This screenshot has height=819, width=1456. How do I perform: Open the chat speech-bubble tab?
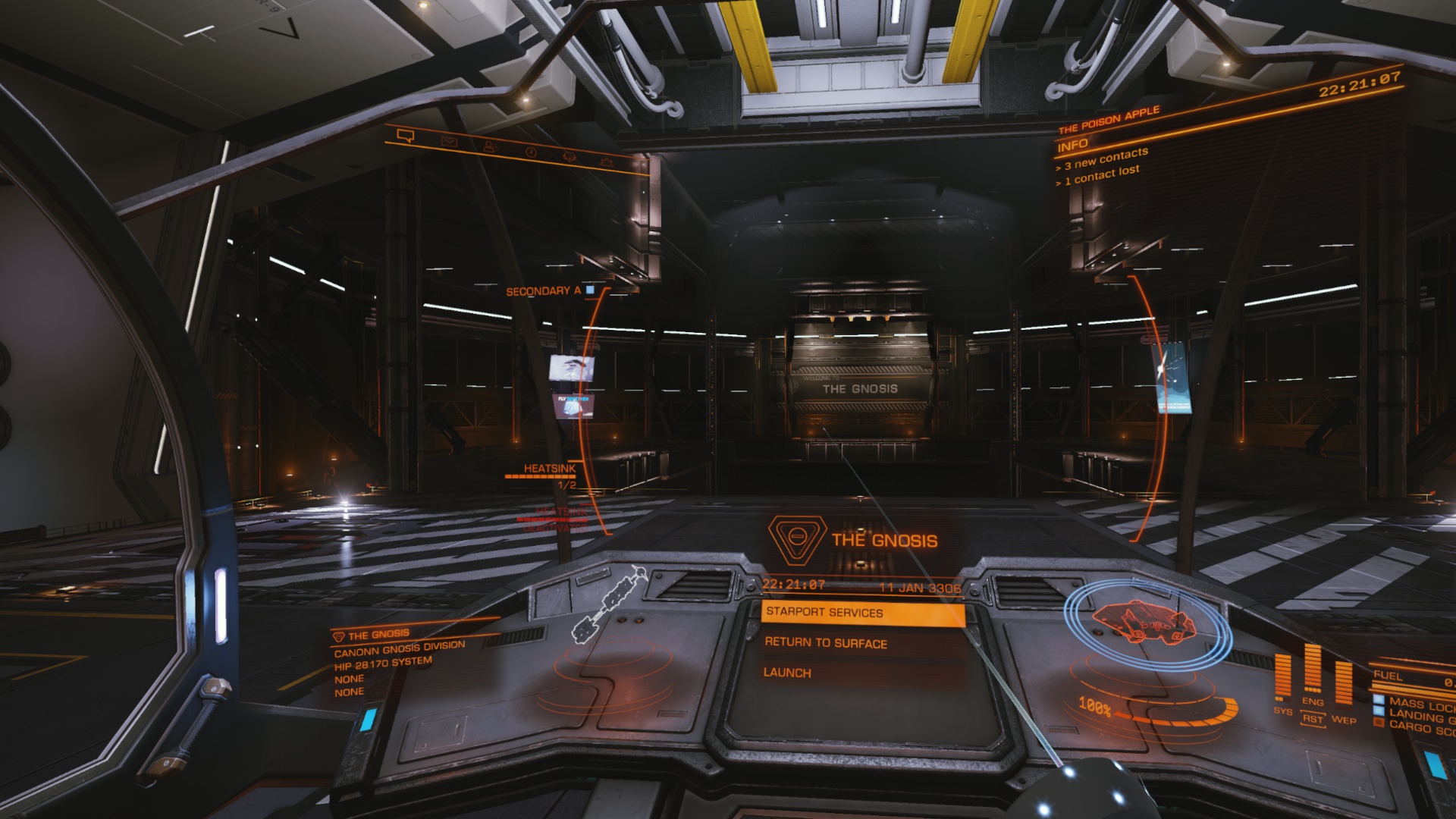[406, 136]
